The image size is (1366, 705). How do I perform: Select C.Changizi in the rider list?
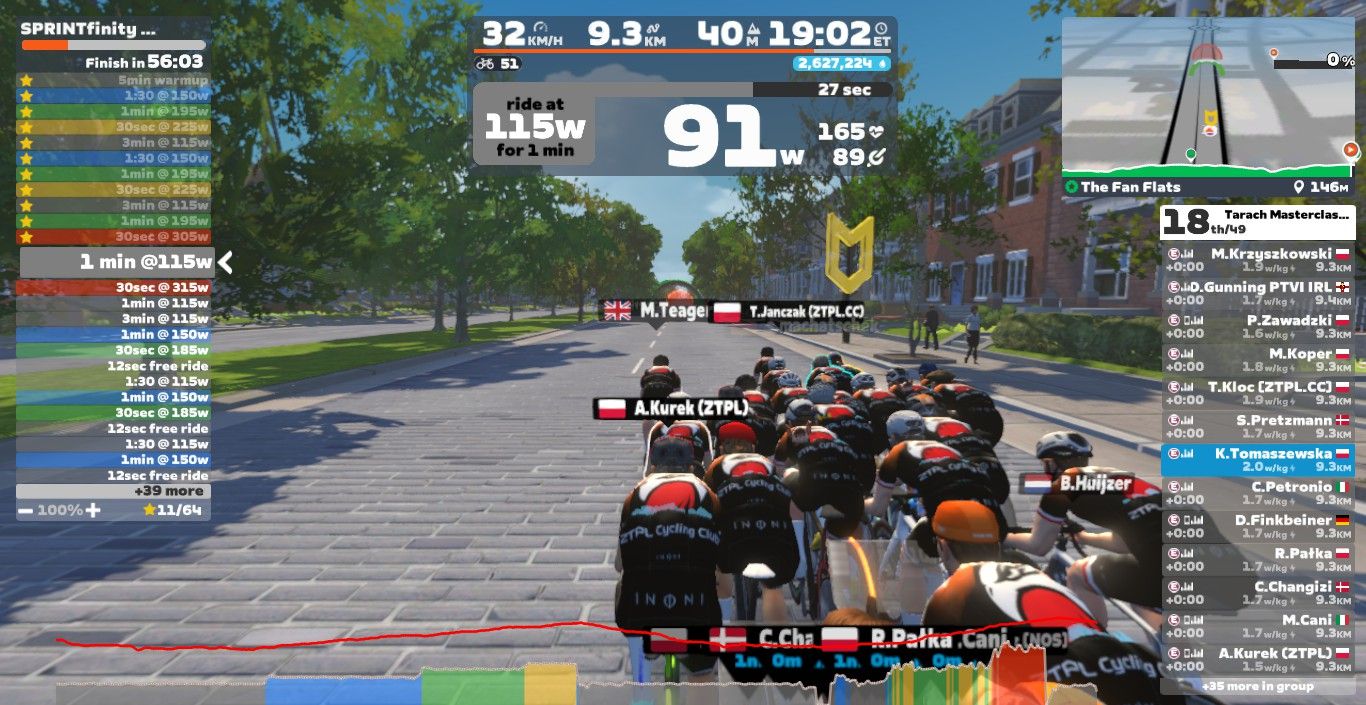[1258, 593]
